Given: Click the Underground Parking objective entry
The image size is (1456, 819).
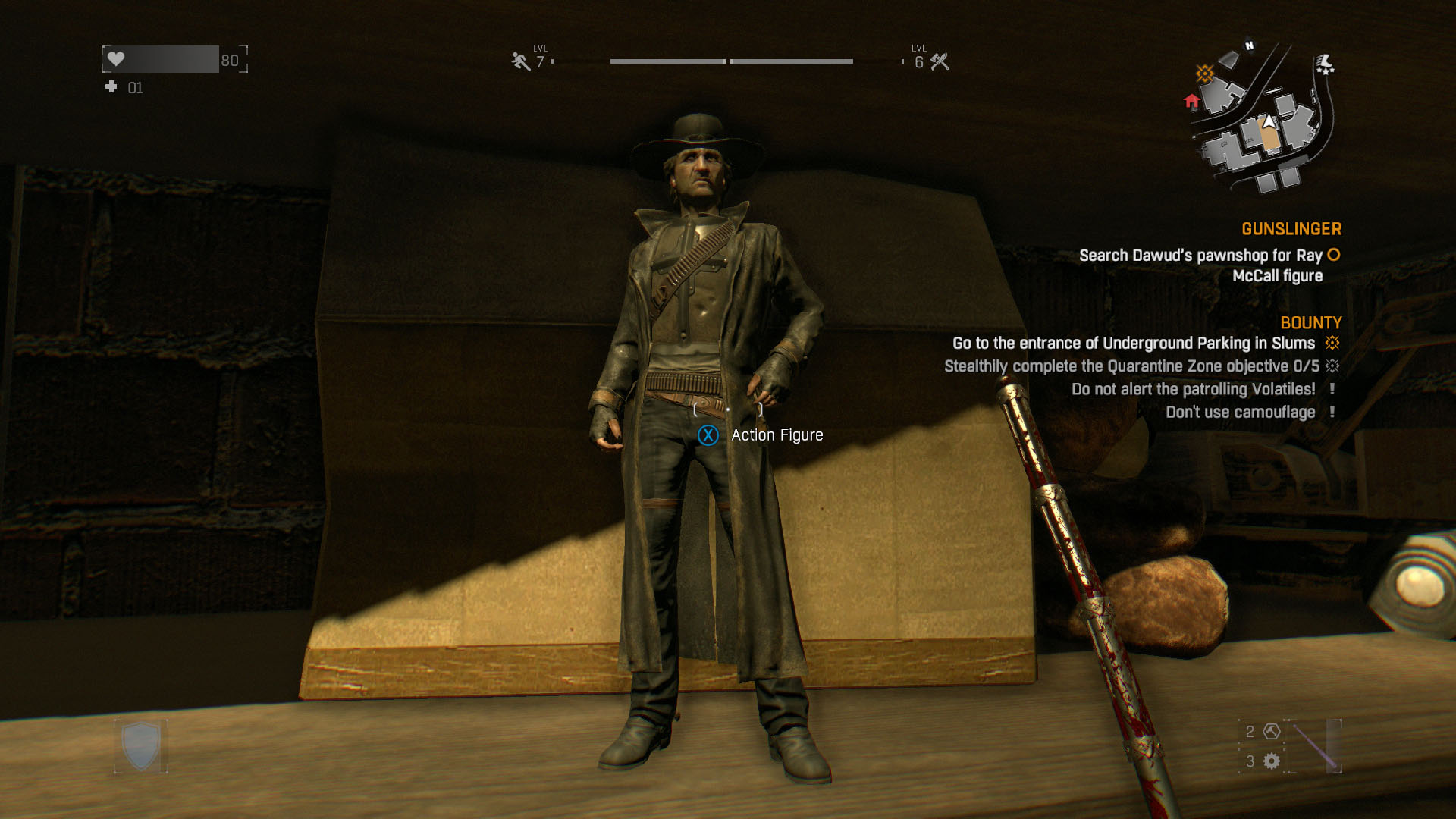Looking at the screenshot, I should point(1133,344).
